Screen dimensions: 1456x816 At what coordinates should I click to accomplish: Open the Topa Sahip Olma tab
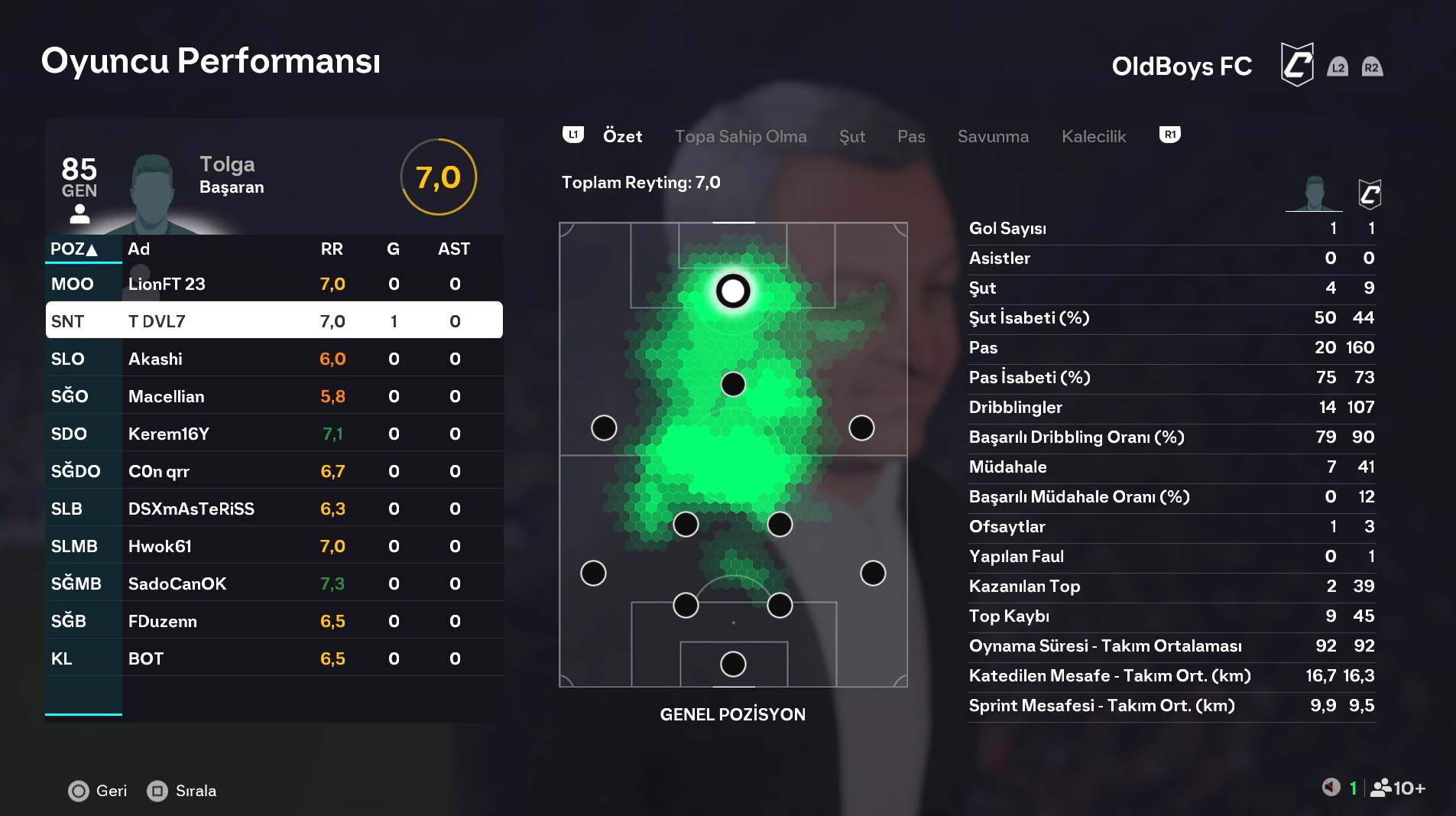(740, 136)
